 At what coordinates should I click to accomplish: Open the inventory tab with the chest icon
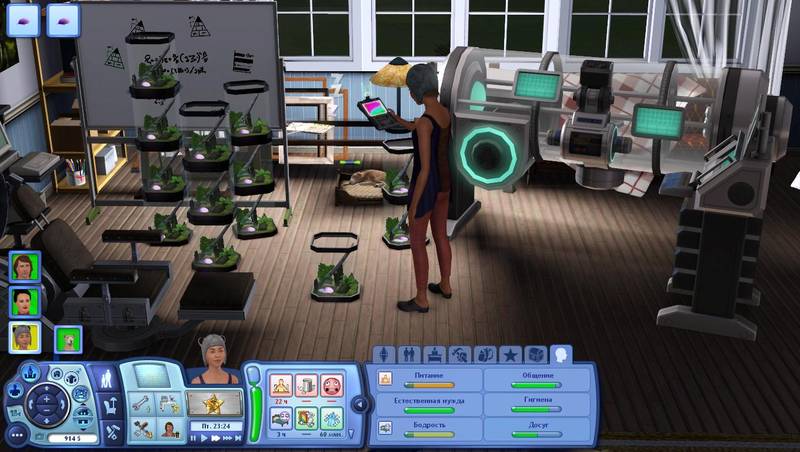pos(536,354)
